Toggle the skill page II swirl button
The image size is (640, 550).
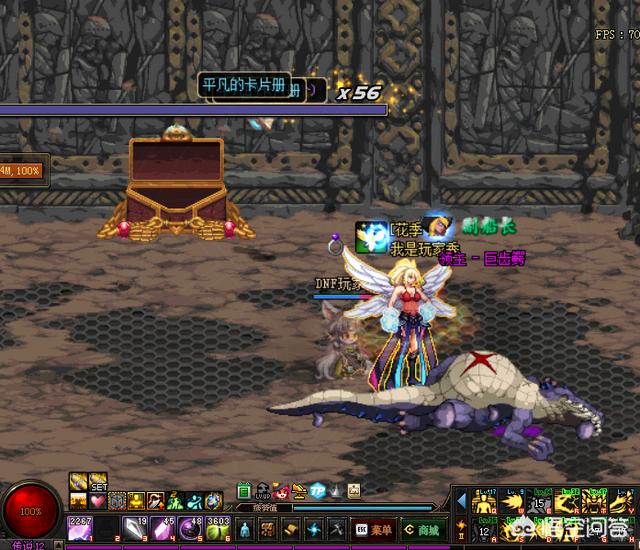tap(460, 525)
